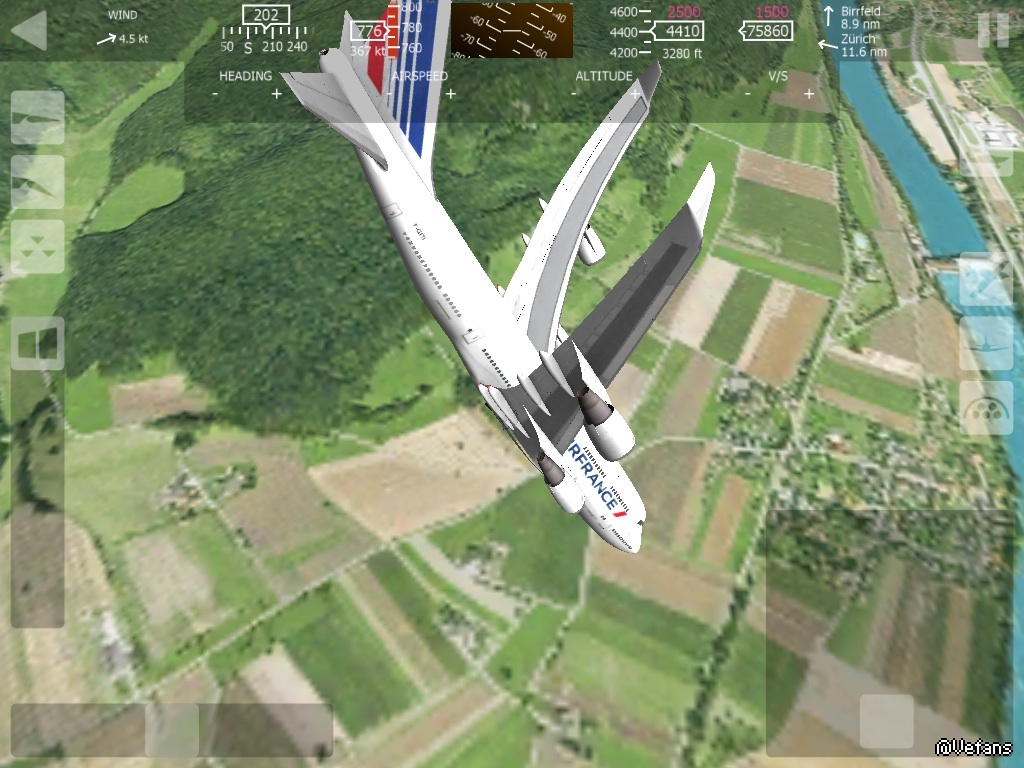Select the airplane silhouette view button
The height and width of the screenshot is (768, 1024).
(x=986, y=344)
